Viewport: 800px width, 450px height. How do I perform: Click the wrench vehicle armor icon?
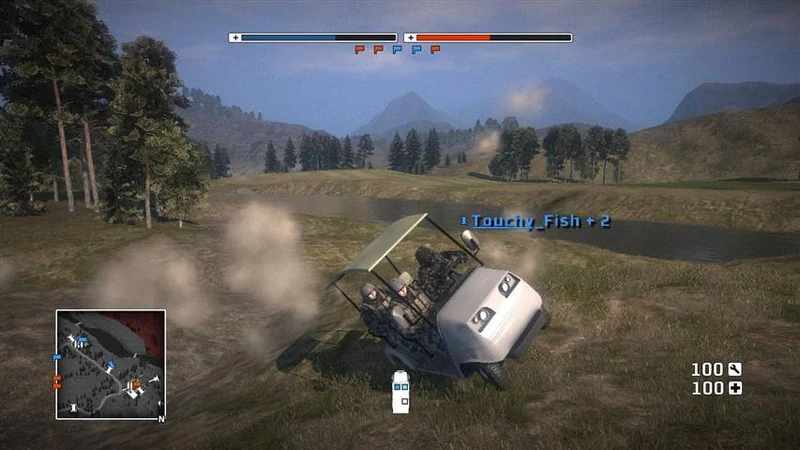[x=735, y=370]
